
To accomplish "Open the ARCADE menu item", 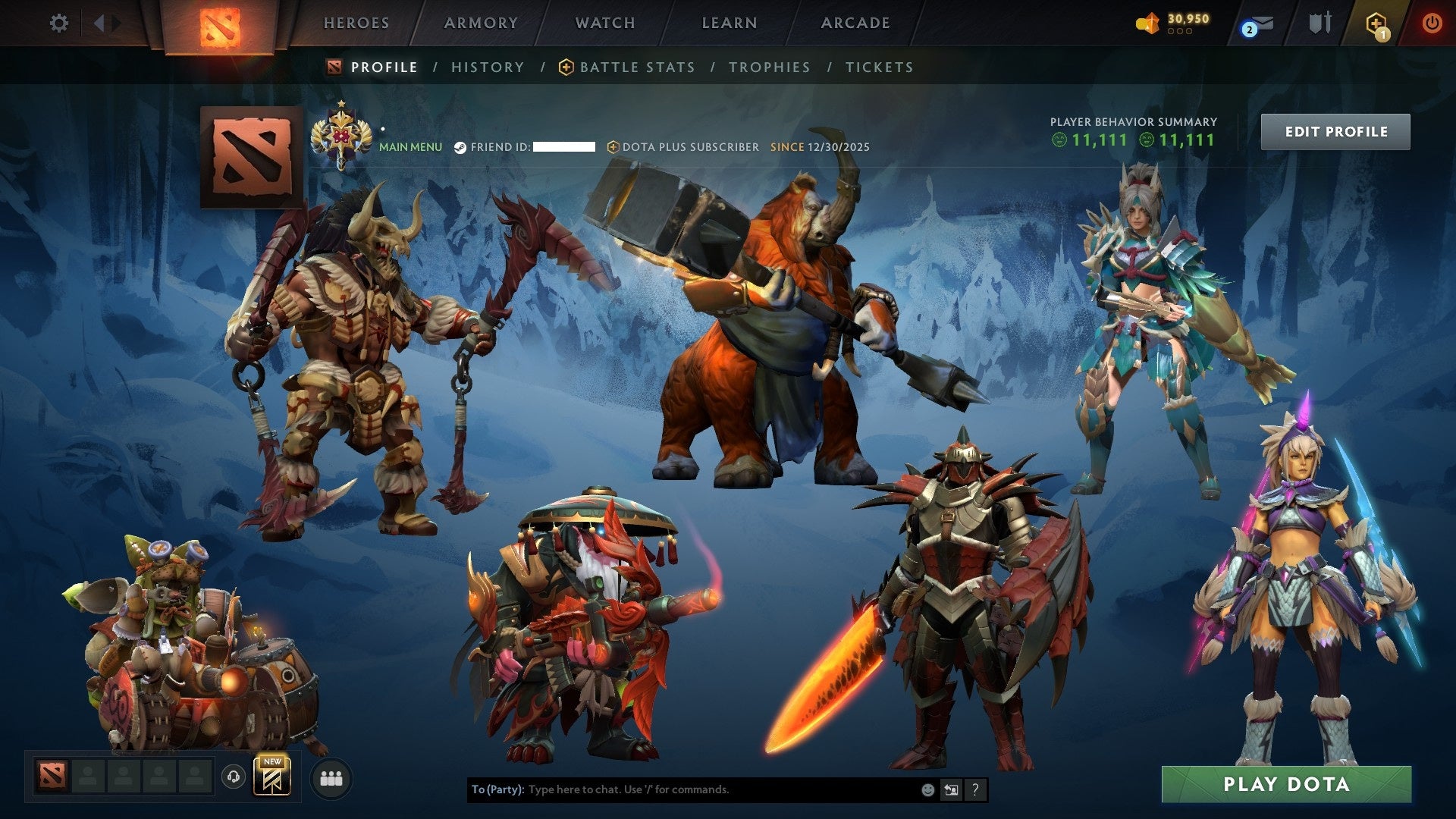I will tap(855, 23).
